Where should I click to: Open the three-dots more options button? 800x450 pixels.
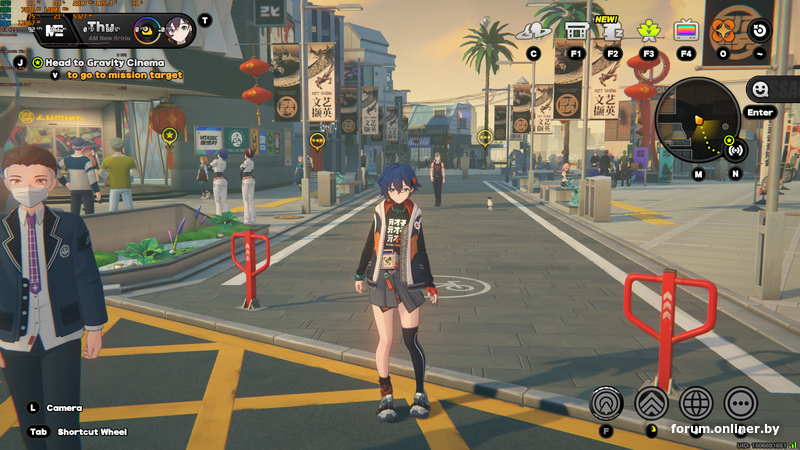[x=740, y=403]
